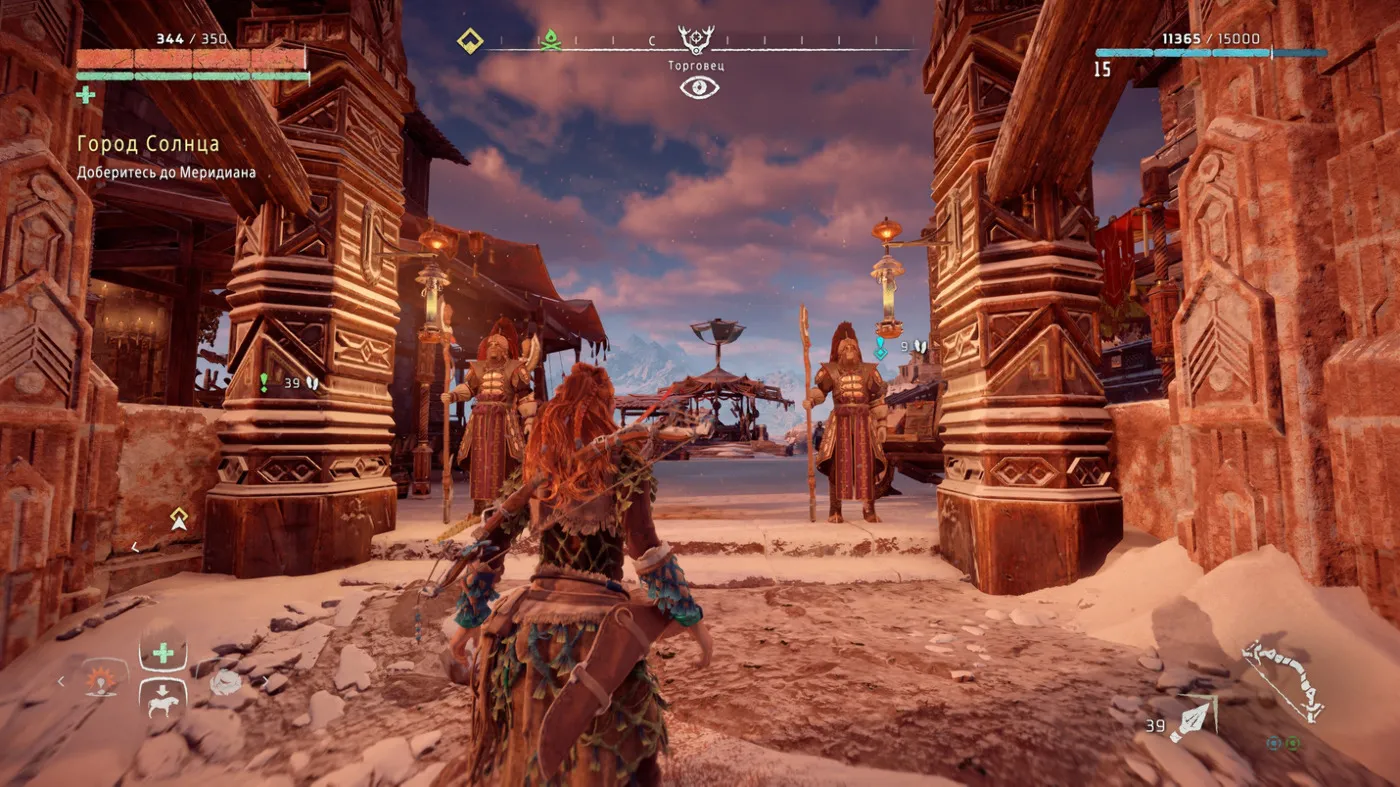
Task: Click the green plus icon under health
Action: [x=86, y=95]
